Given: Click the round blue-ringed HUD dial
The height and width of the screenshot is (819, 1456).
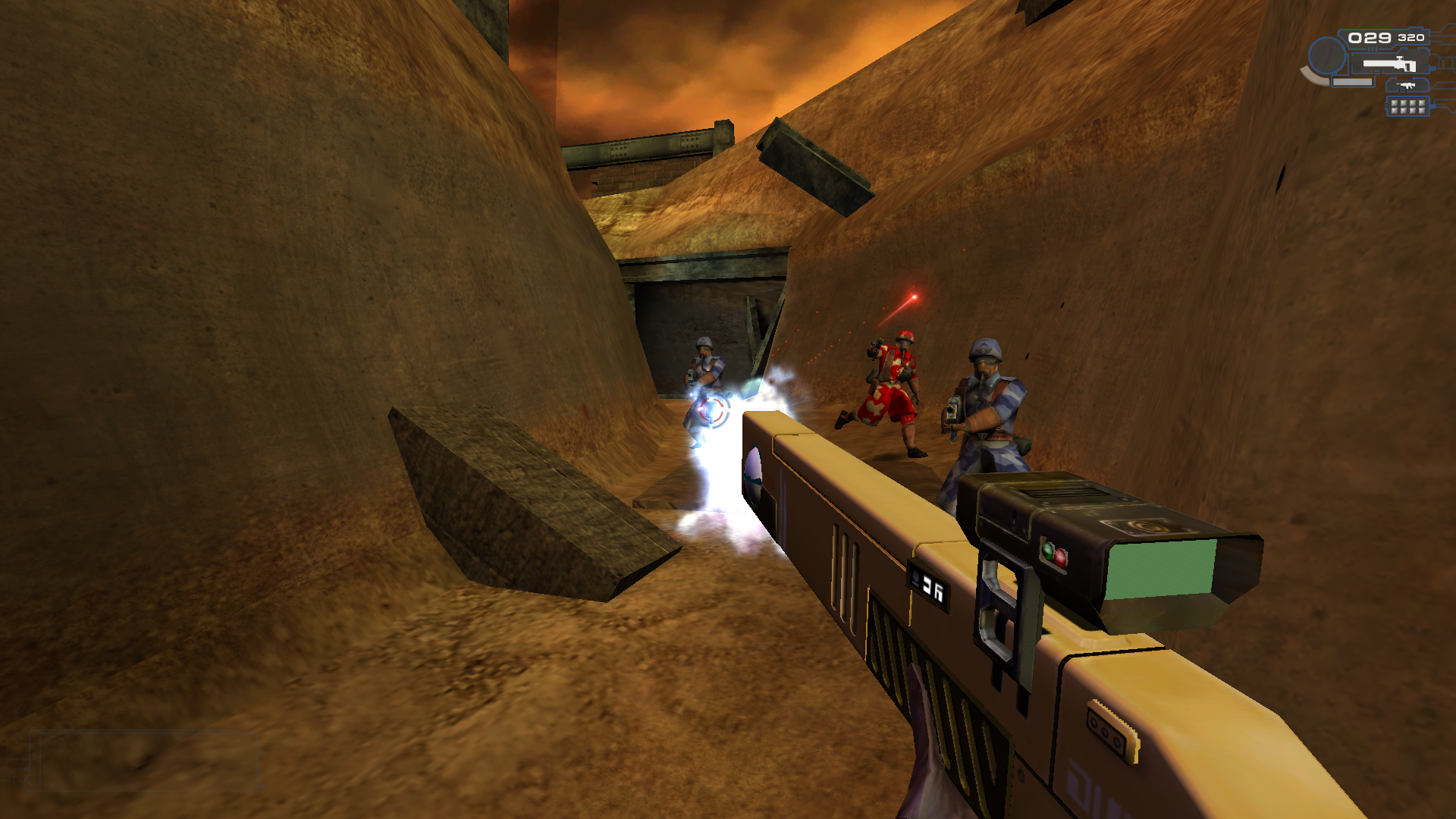Looking at the screenshot, I should pyautogui.click(x=1327, y=55).
